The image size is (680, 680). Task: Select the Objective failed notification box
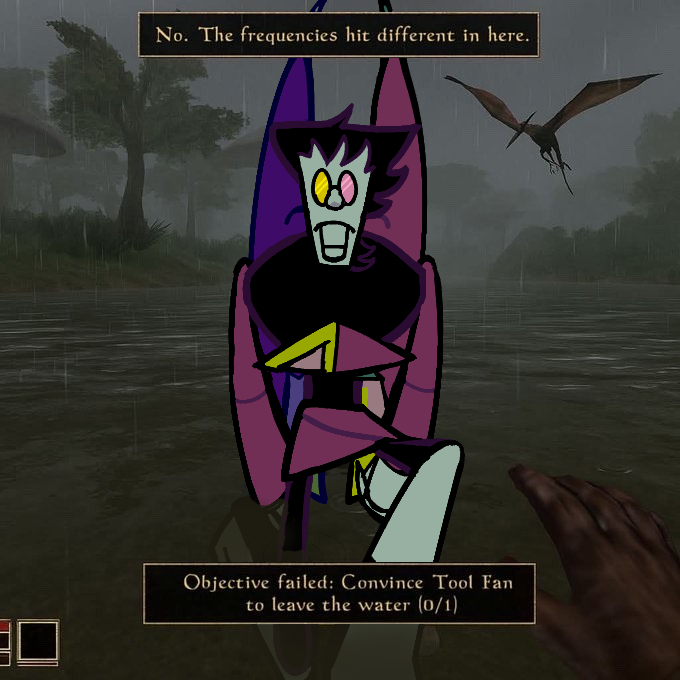339,593
